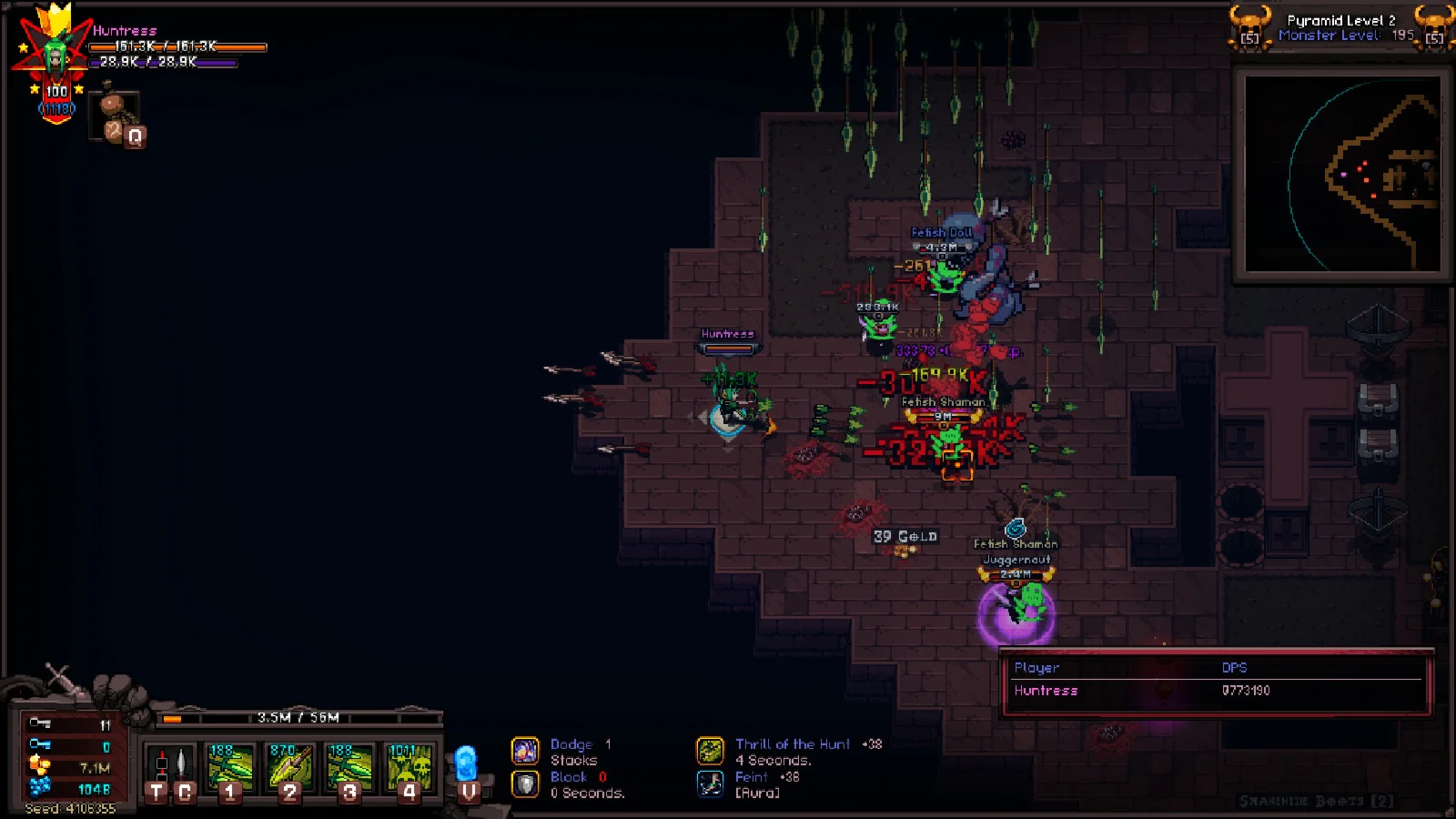Click the Huntress character portrait
The height and width of the screenshot is (819, 1456).
coord(56,56)
